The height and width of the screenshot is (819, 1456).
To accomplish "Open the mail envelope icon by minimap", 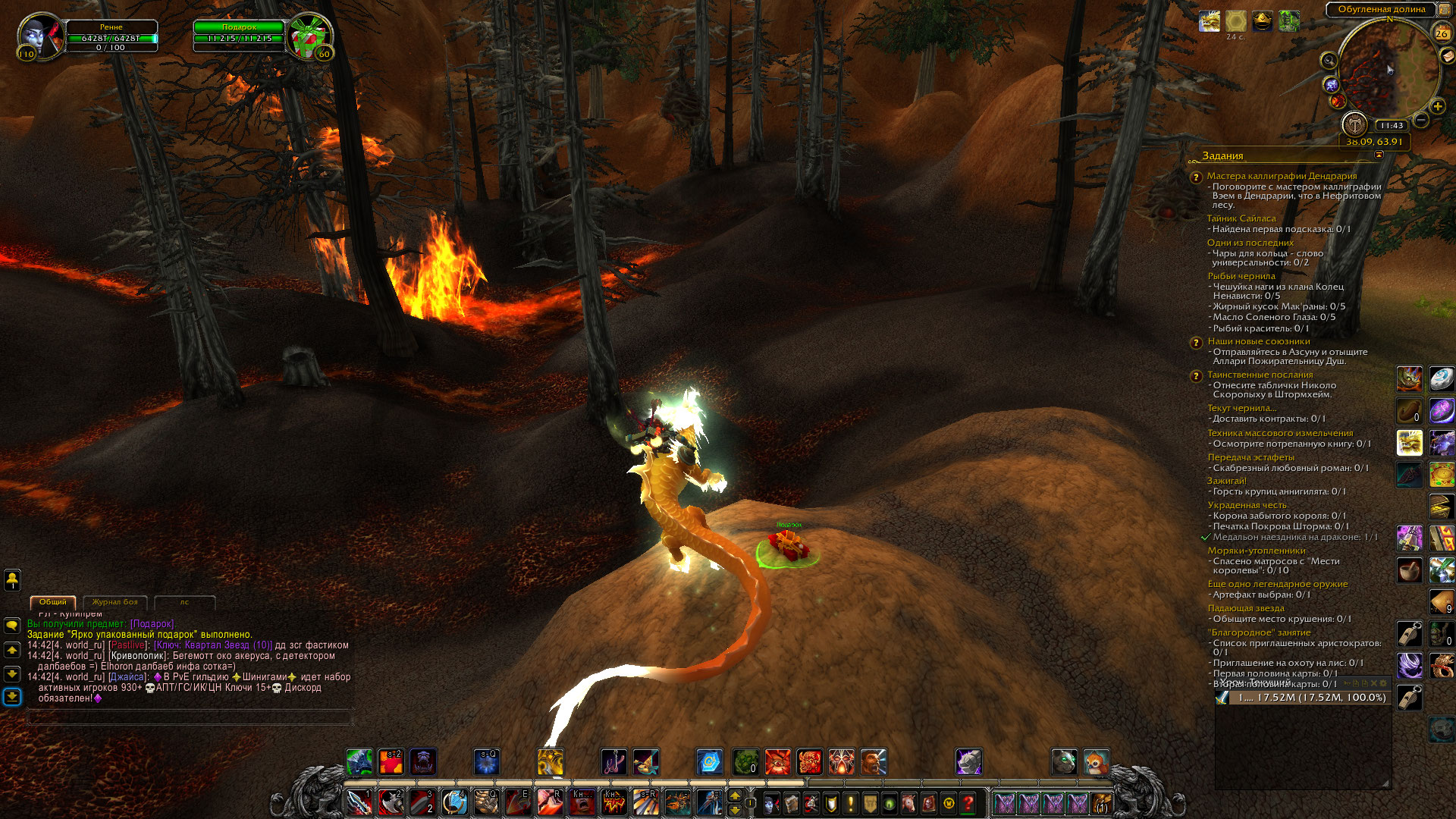I will point(1448,56).
